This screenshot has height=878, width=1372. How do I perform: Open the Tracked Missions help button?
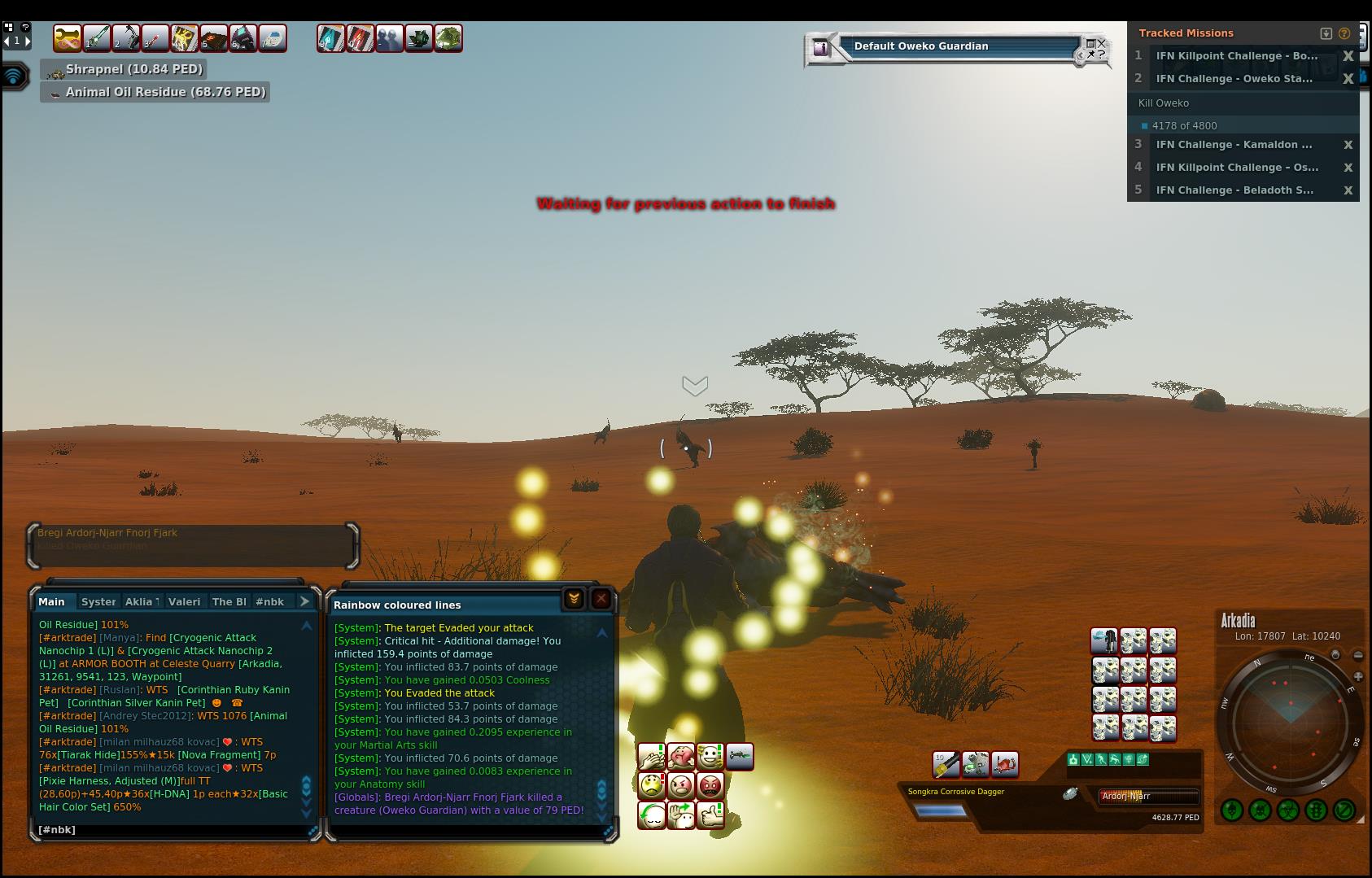tap(1344, 33)
